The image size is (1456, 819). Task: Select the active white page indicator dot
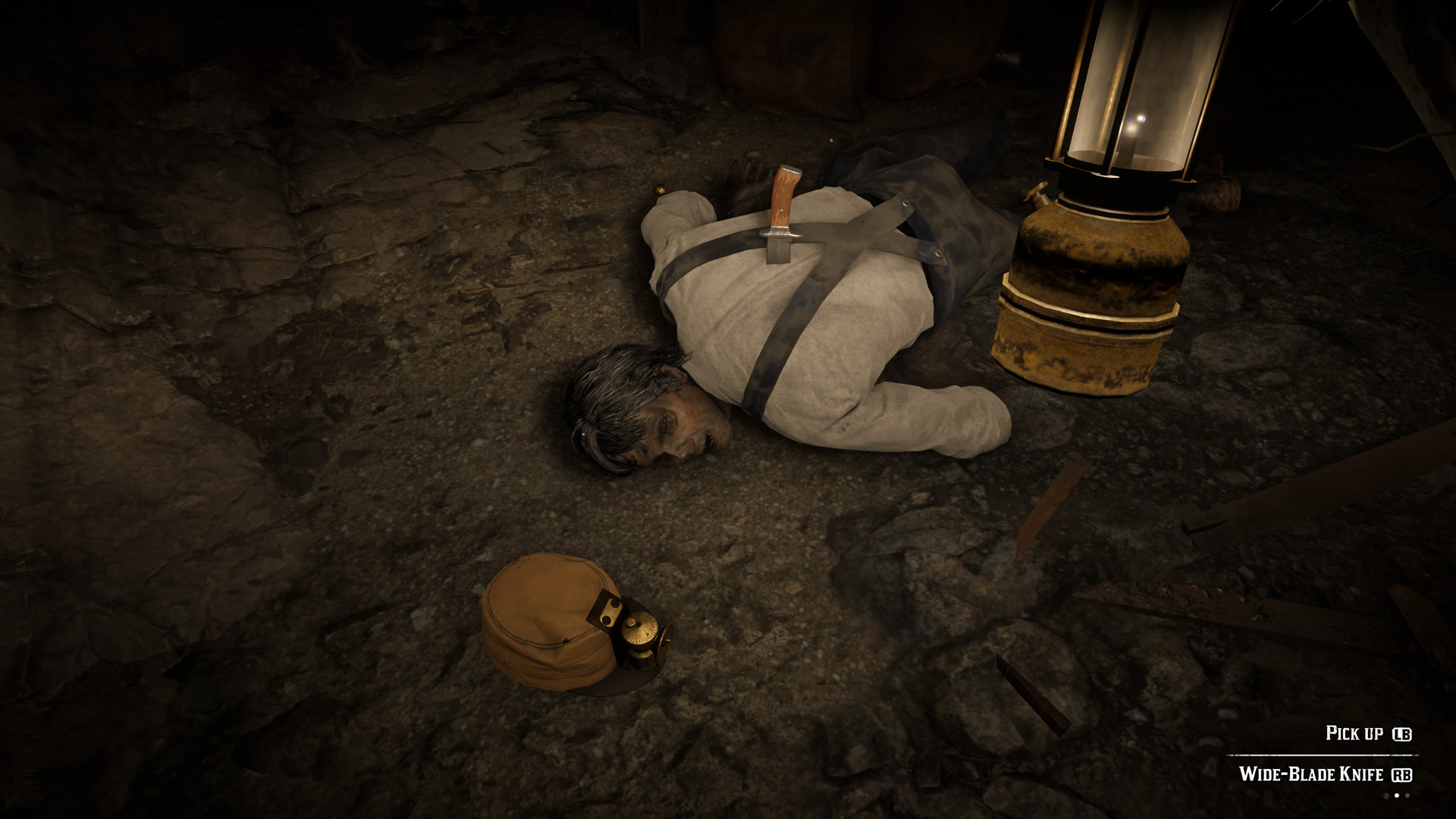coord(1397,795)
